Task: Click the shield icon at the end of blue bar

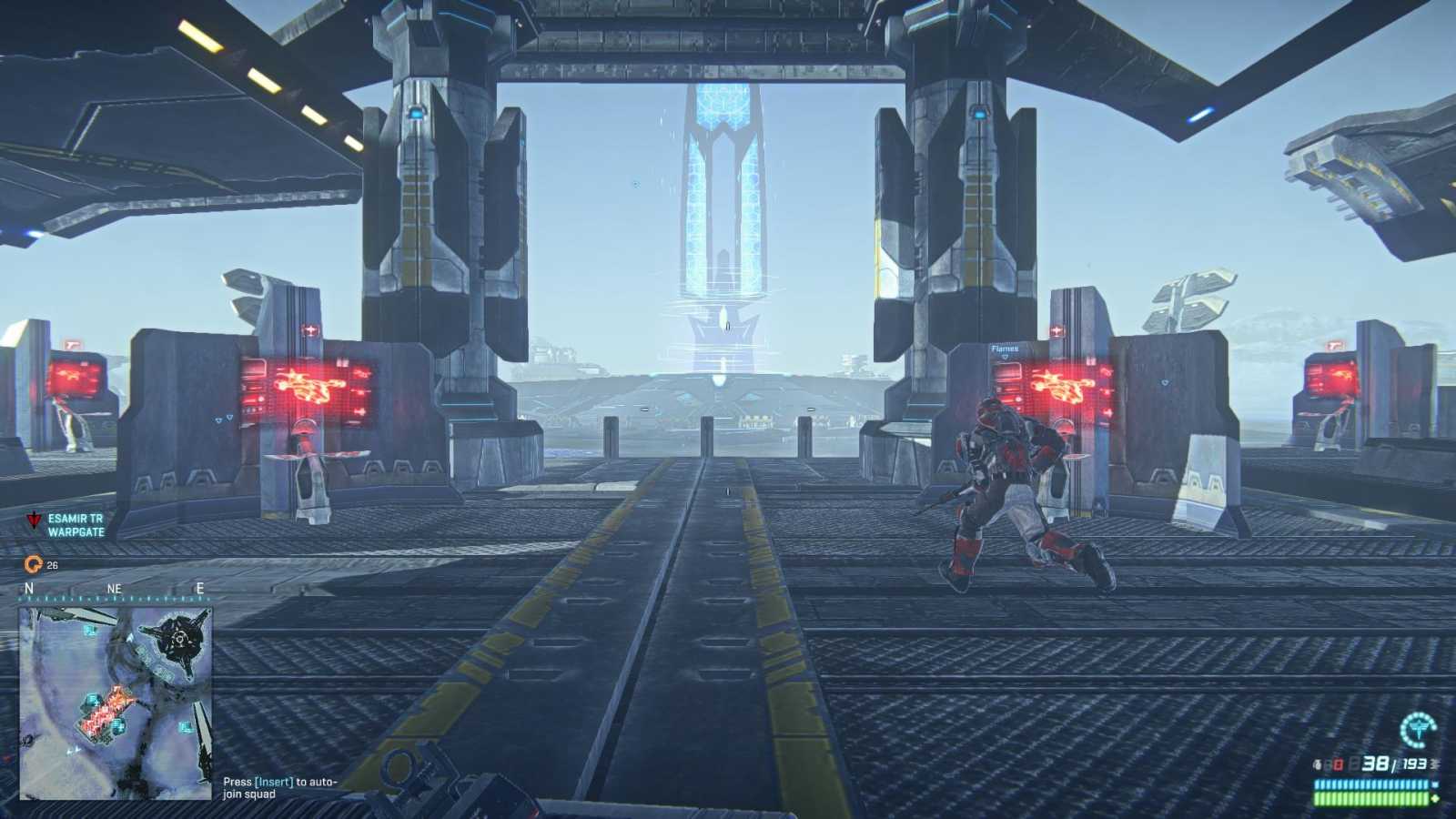Action: 1435,784
